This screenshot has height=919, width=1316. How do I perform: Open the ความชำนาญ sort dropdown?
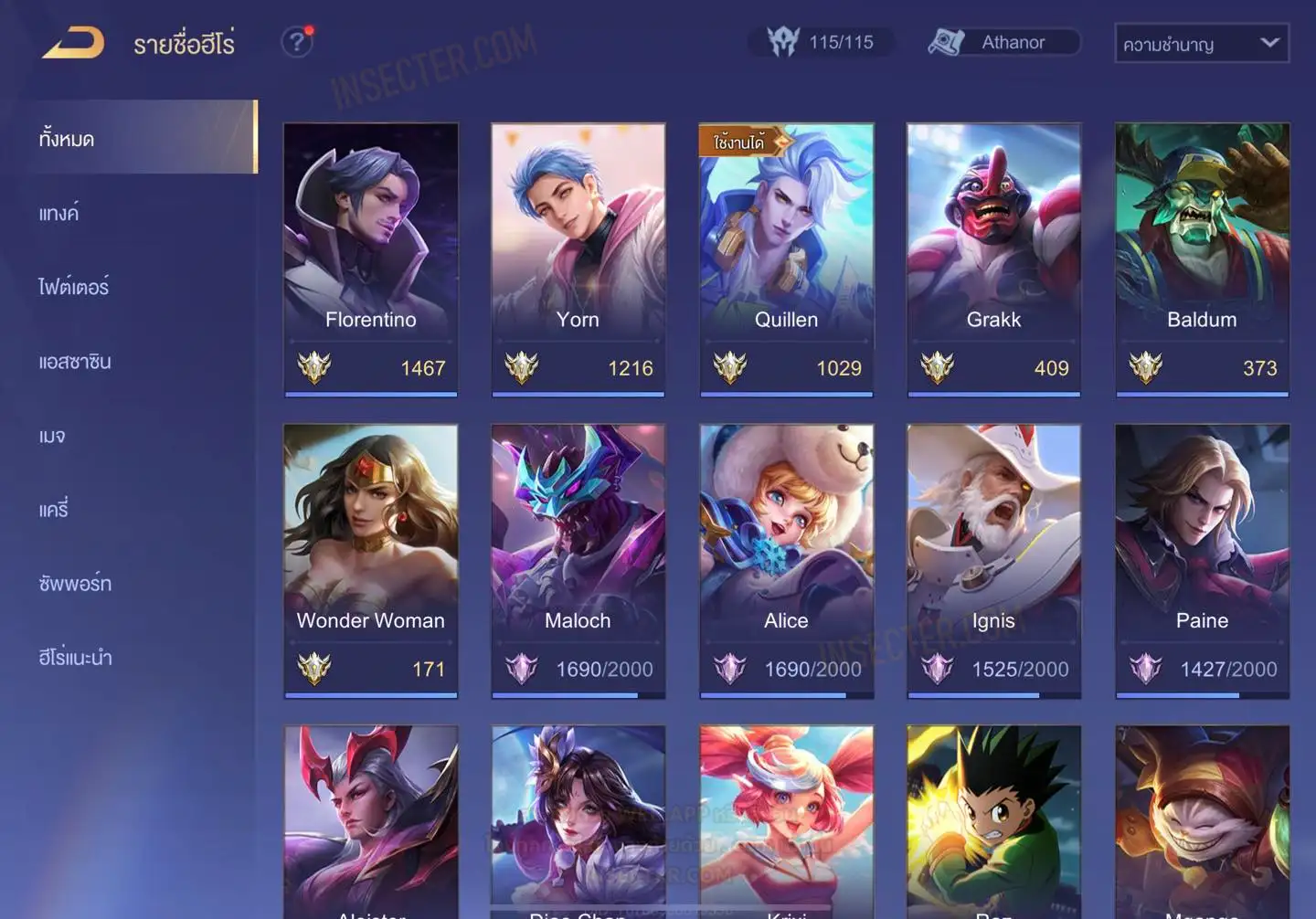point(1201,43)
